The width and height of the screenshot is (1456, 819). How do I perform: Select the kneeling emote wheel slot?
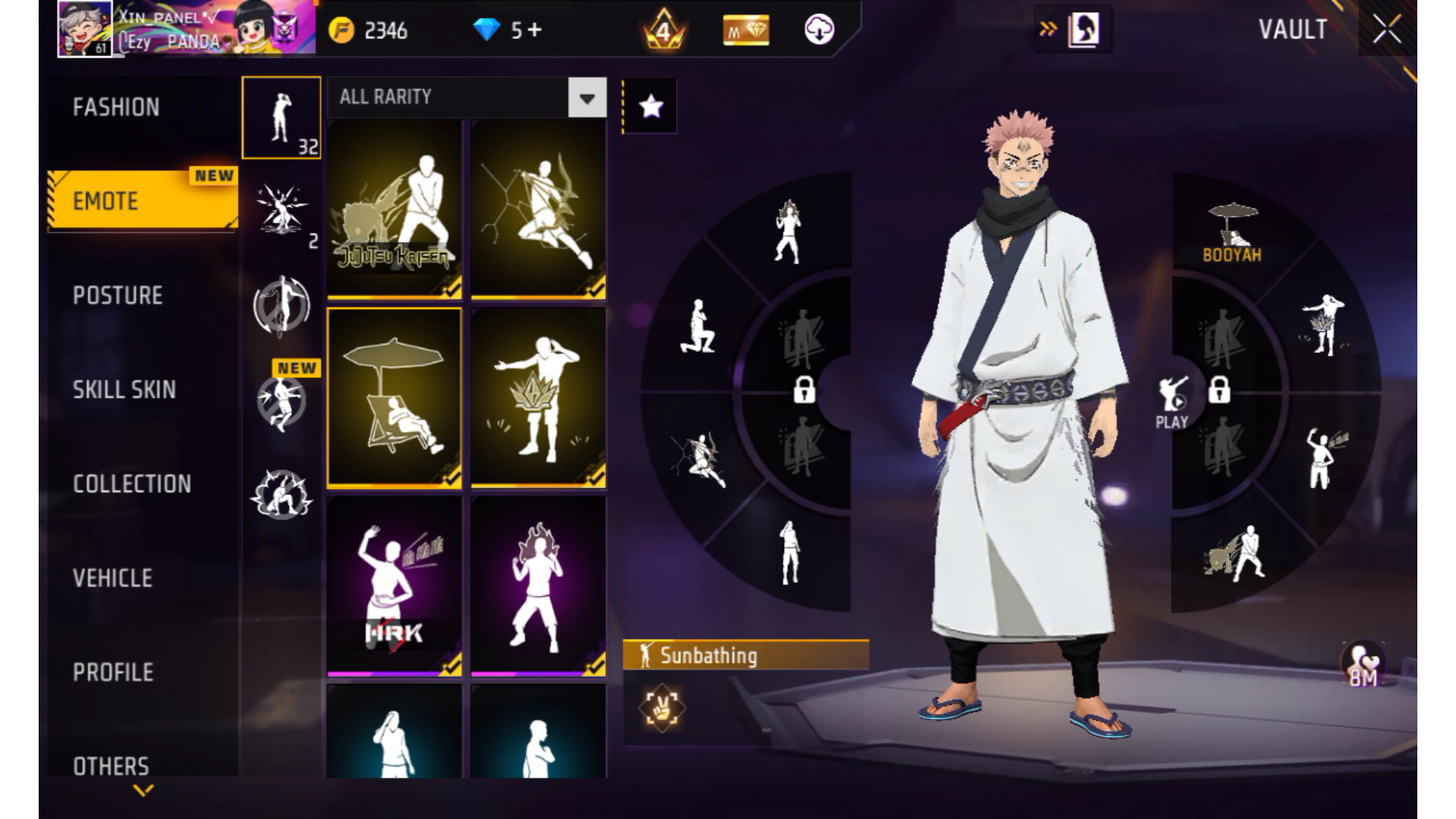pyautogui.click(x=698, y=327)
